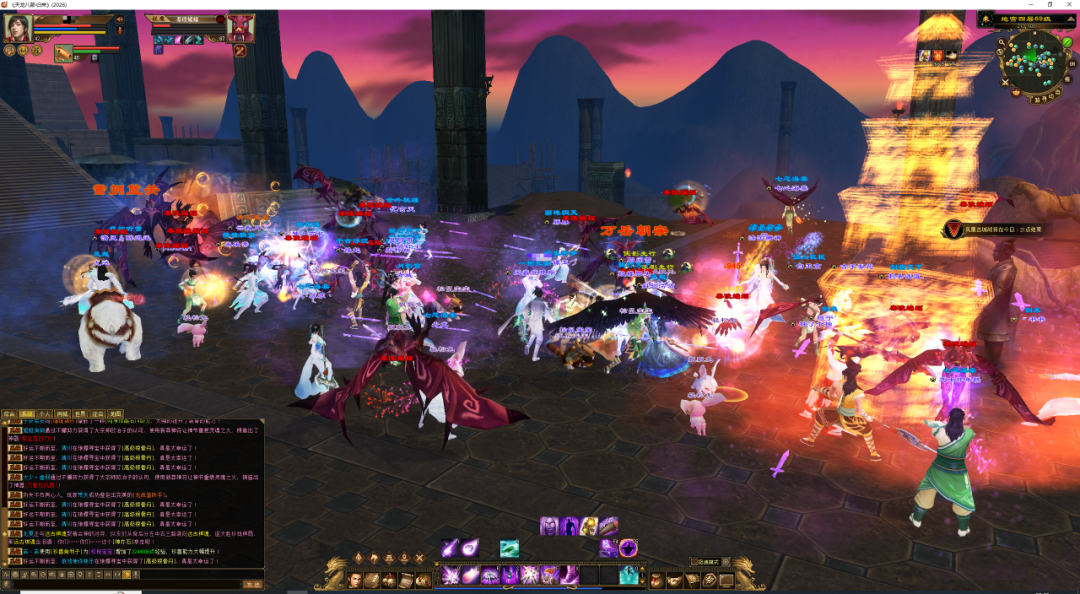Switch to the 系统 chat tab
Viewport: 1080px width, 594px height.
tap(27, 413)
